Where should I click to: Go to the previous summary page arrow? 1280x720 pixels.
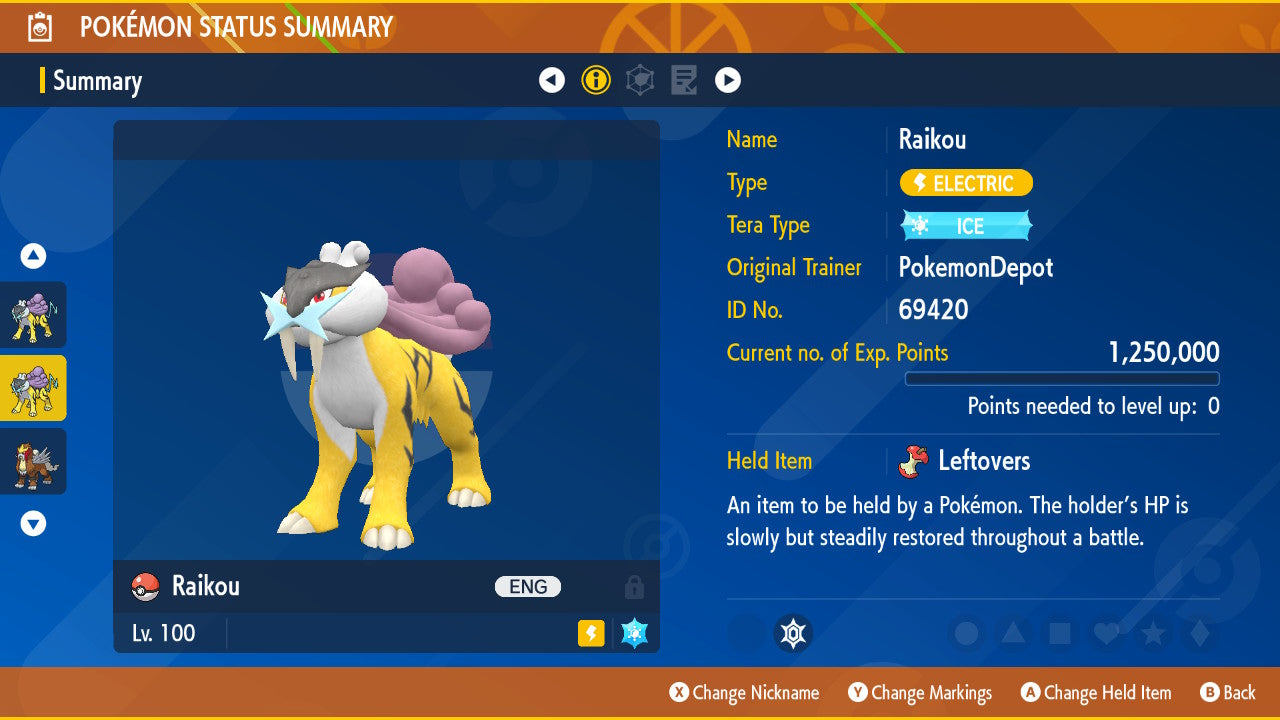tap(552, 80)
